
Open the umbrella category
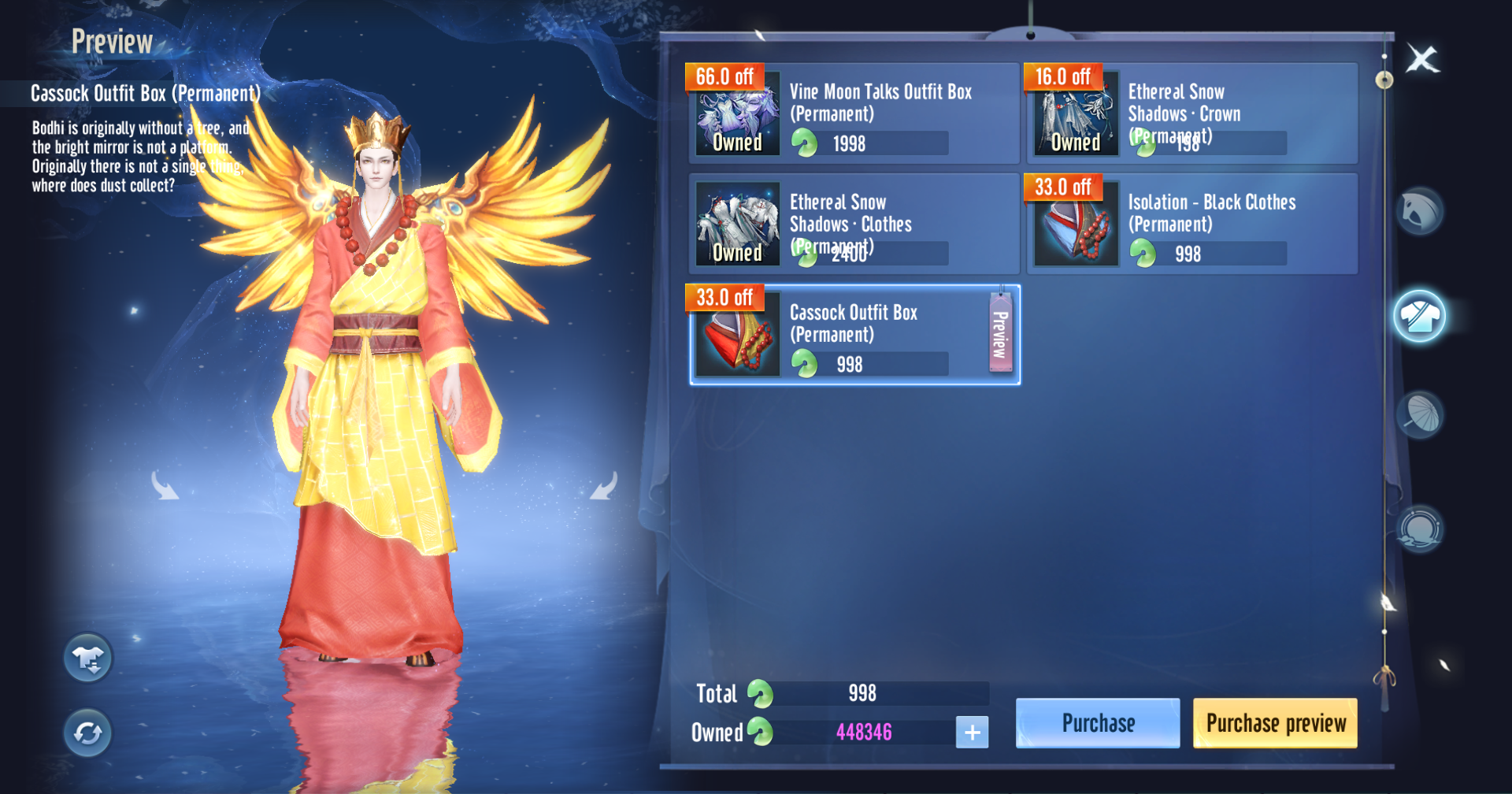[1420, 415]
